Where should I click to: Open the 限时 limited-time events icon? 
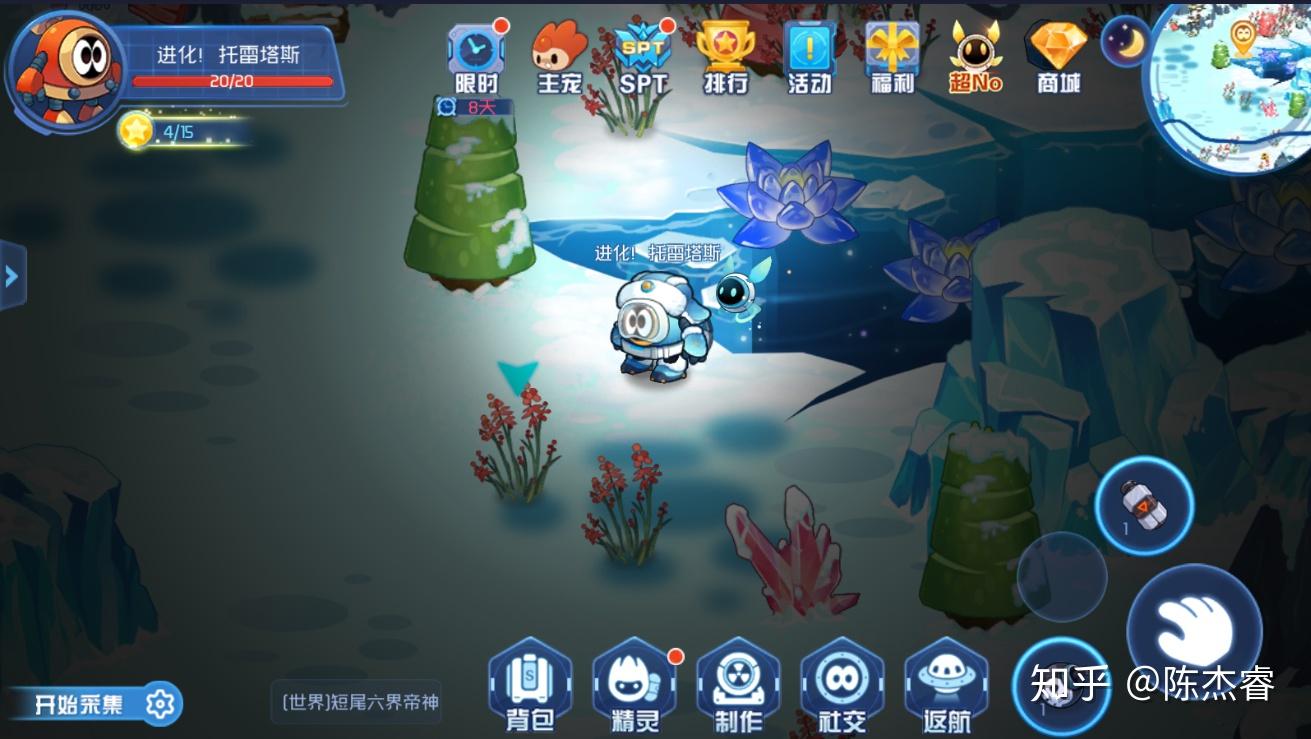point(476,56)
